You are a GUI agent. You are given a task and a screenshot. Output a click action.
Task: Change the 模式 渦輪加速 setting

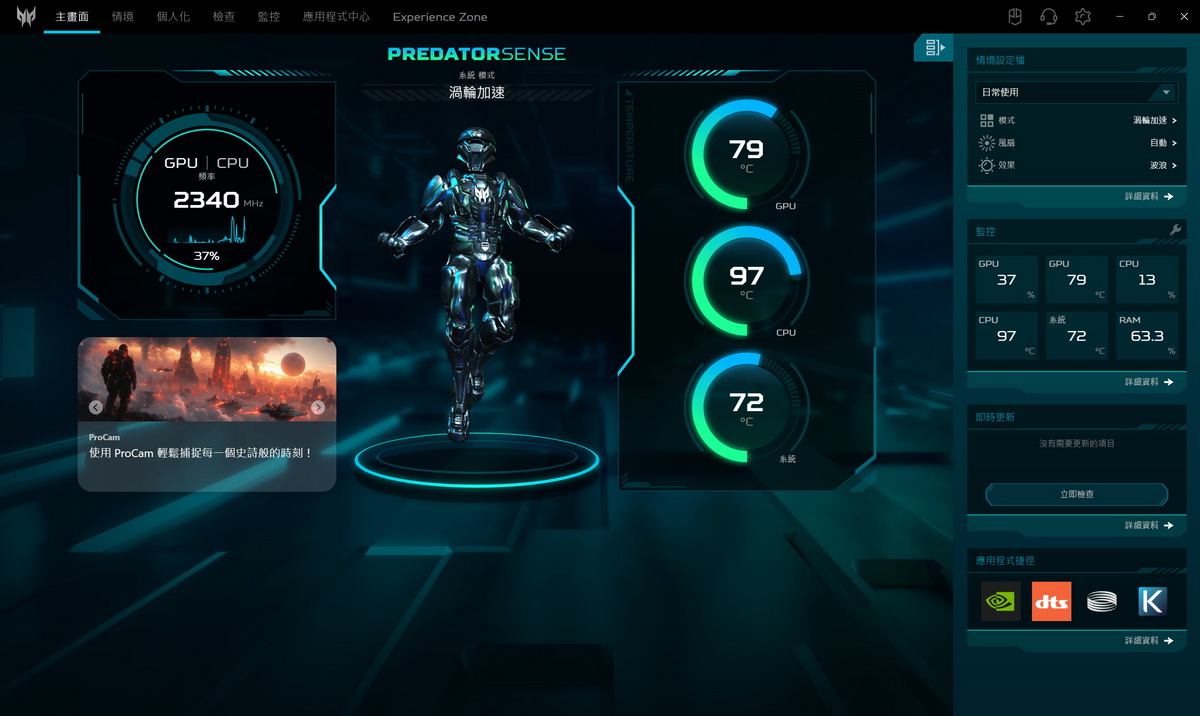coord(1154,120)
